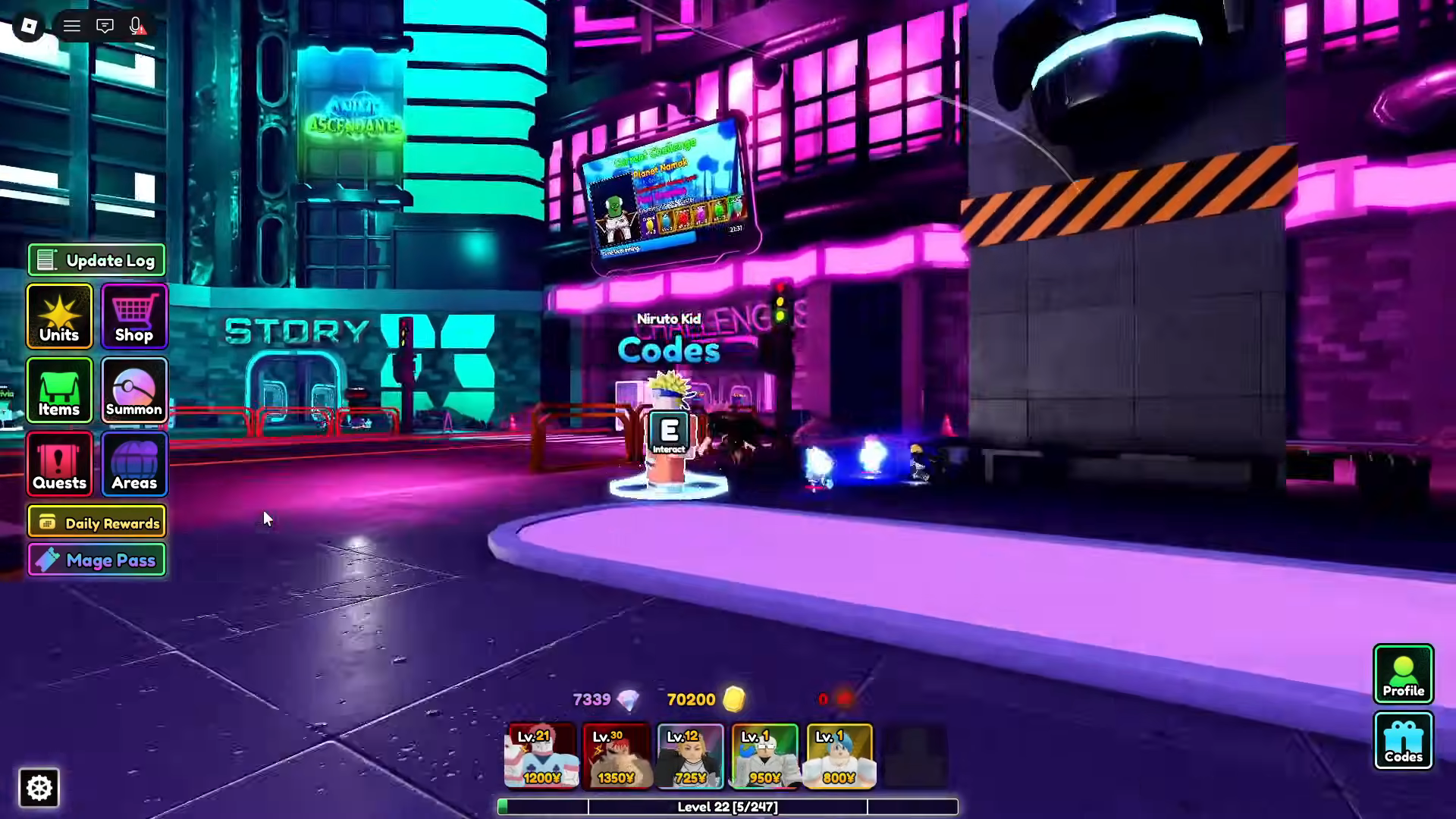View your Profile
1456x819 pixels.
pos(1403,673)
